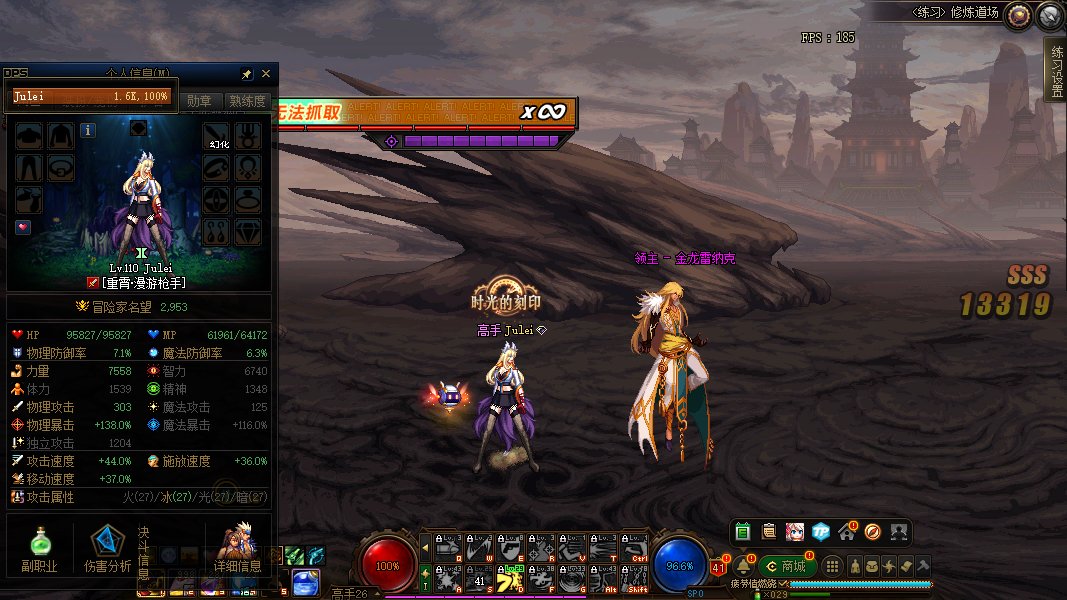
Task: Select the 幻化 weapon equipment slot
Action: click(218, 136)
